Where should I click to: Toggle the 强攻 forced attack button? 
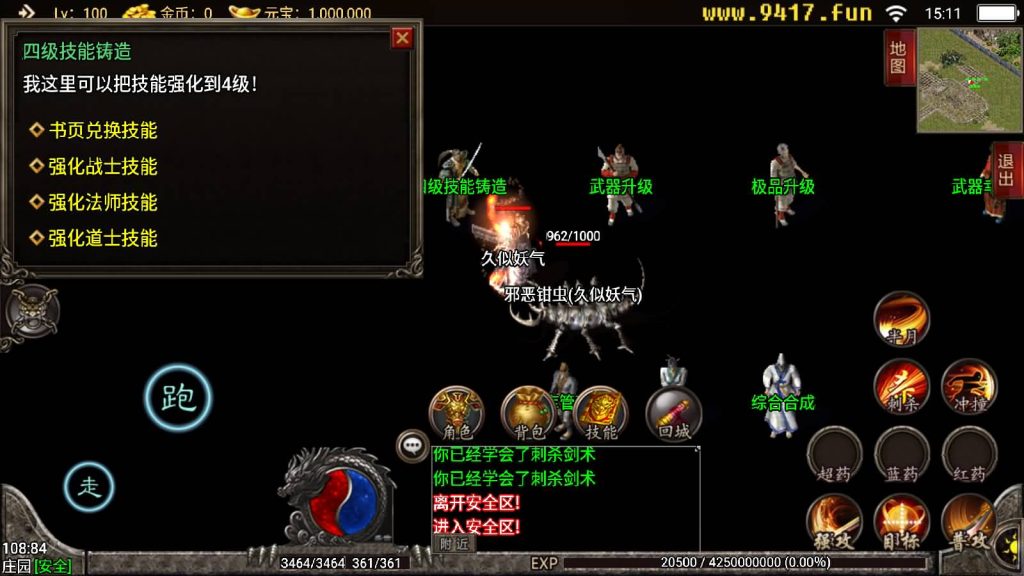835,521
